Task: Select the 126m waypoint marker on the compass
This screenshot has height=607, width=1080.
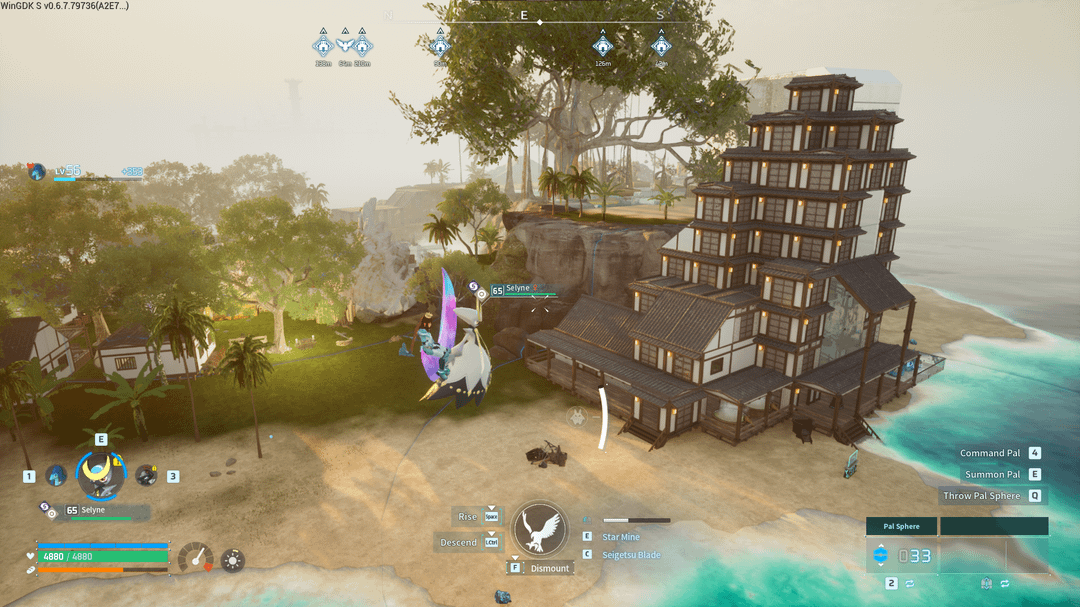Action: (x=602, y=46)
